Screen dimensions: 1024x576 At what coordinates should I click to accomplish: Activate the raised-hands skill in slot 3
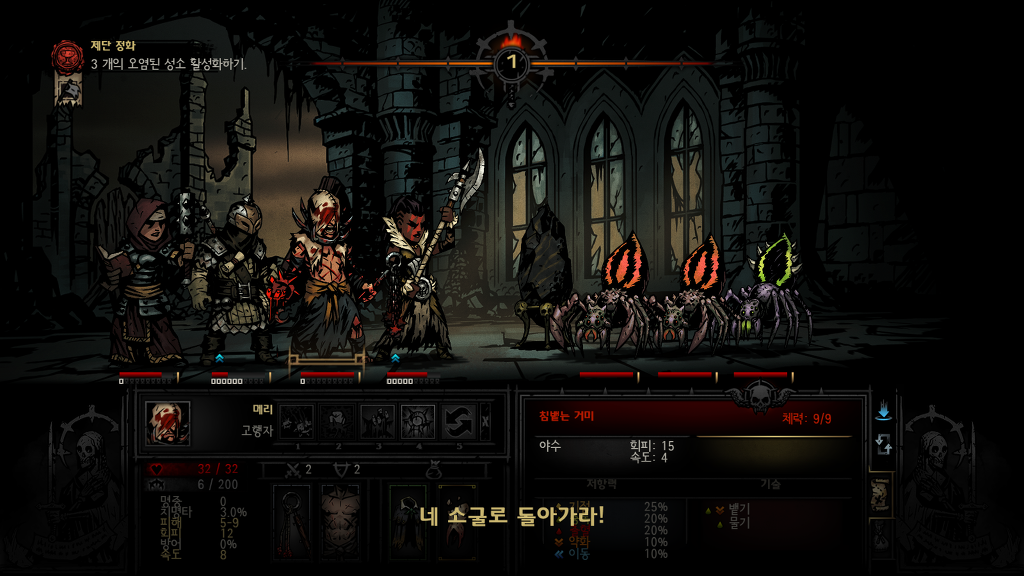pyautogui.click(x=377, y=421)
